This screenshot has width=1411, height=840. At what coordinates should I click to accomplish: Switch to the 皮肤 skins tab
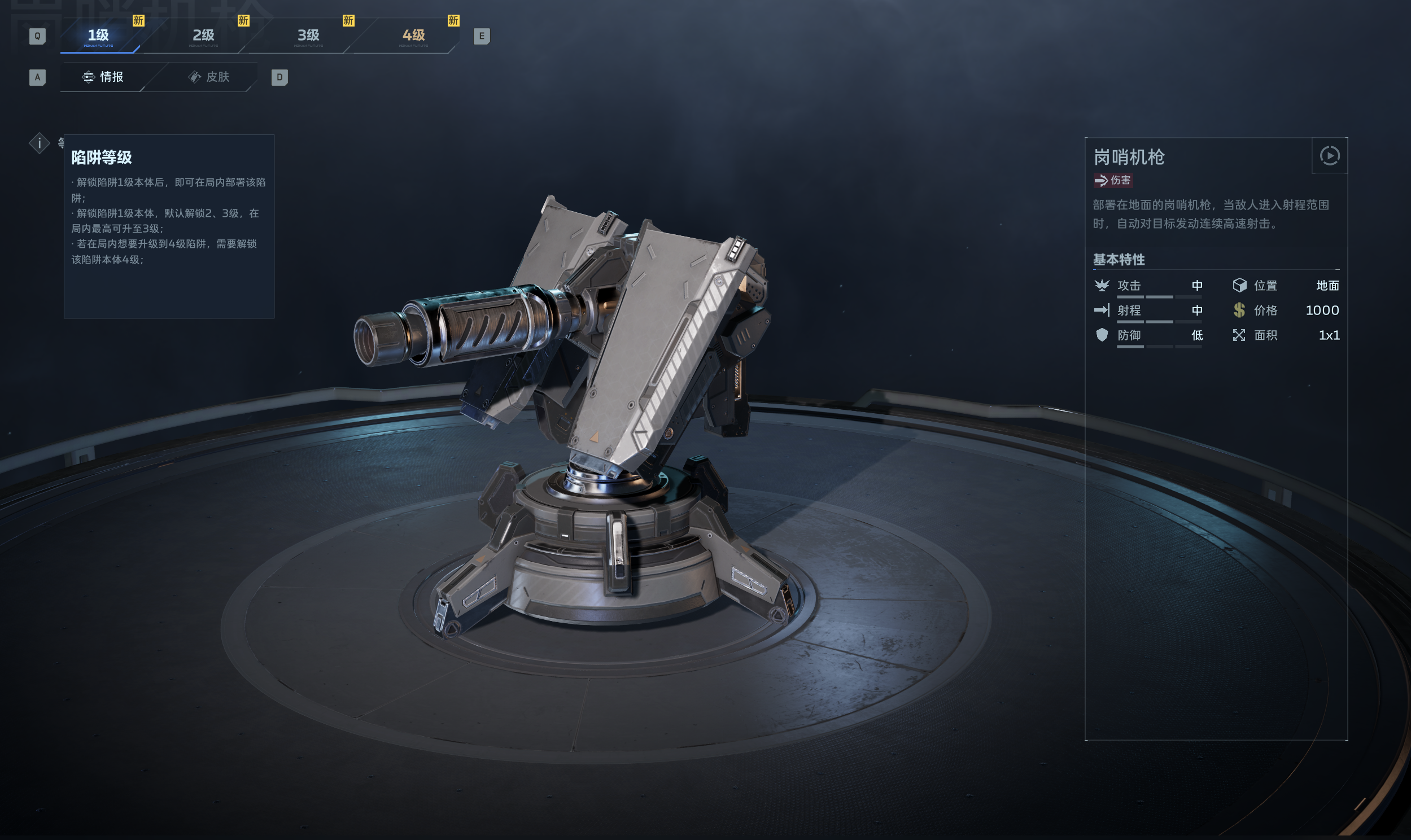pos(209,77)
